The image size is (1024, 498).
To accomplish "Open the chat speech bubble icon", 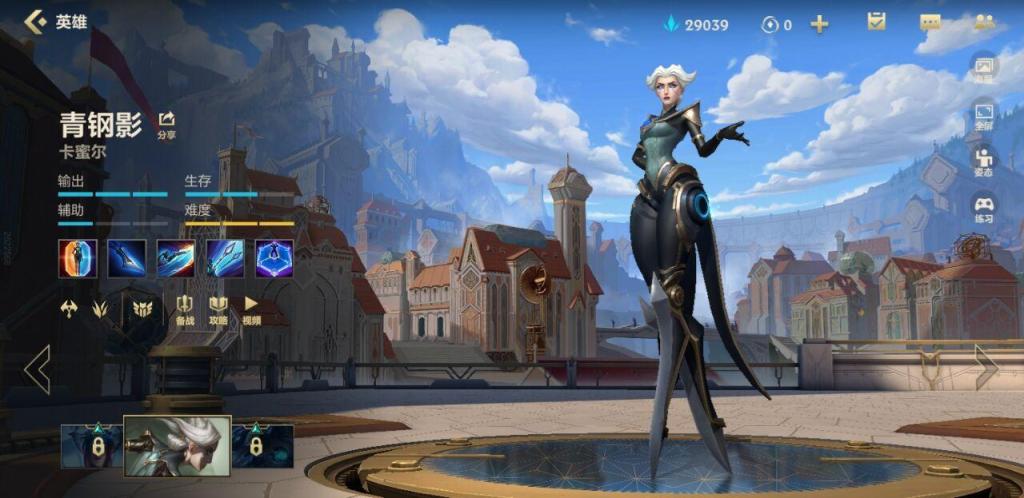I will click(930, 22).
